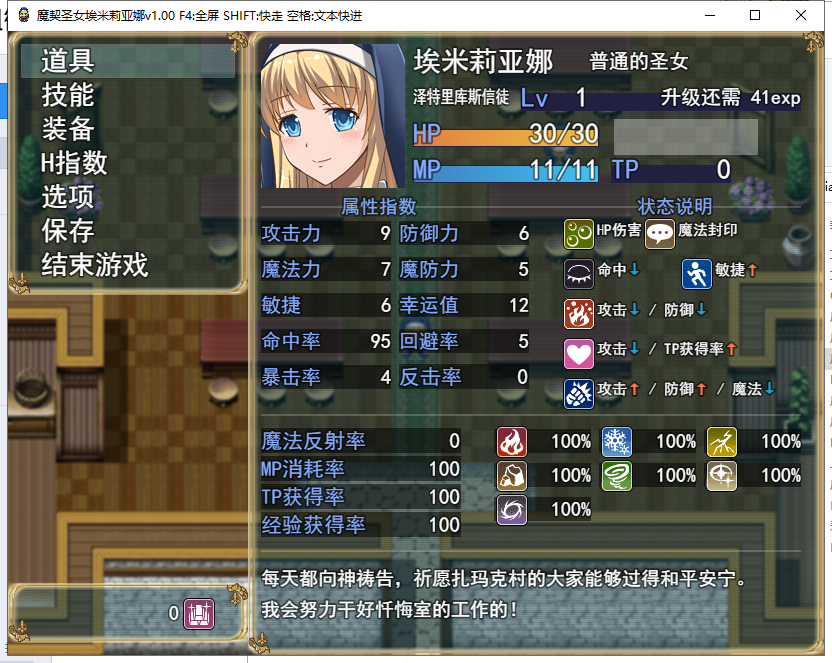Viewport: 832px width, 663px height.
Task: Open 选项 options menu
Action: pos(68,197)
